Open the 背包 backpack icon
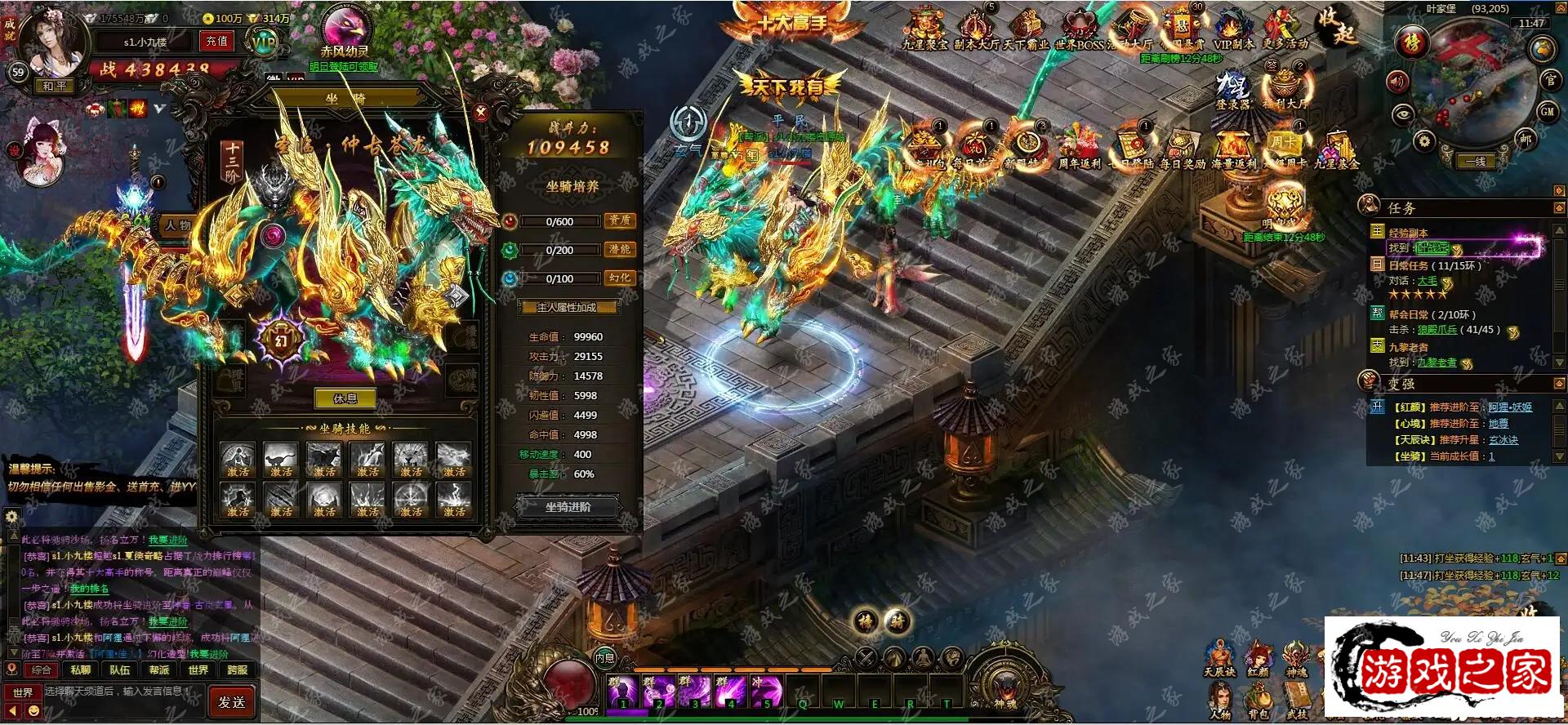The width and height of the screenshot is (1568, 725). 1258,702
